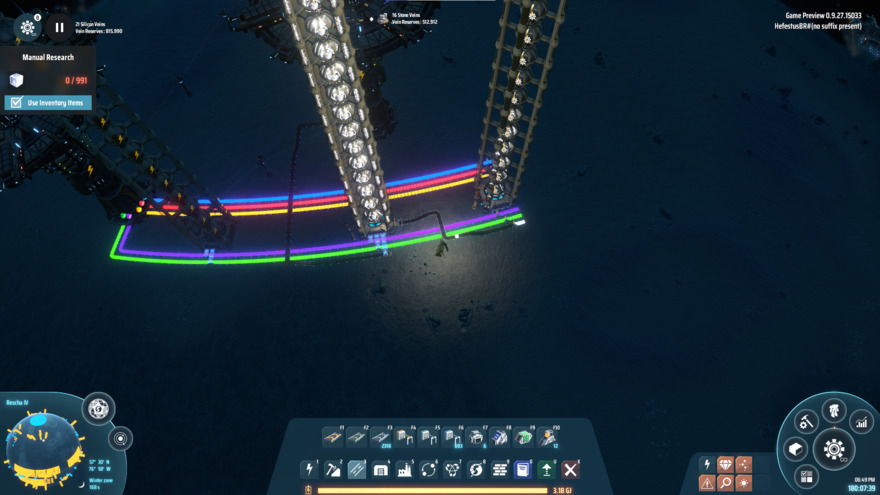Open the blueprint book category

pos(523,469)
